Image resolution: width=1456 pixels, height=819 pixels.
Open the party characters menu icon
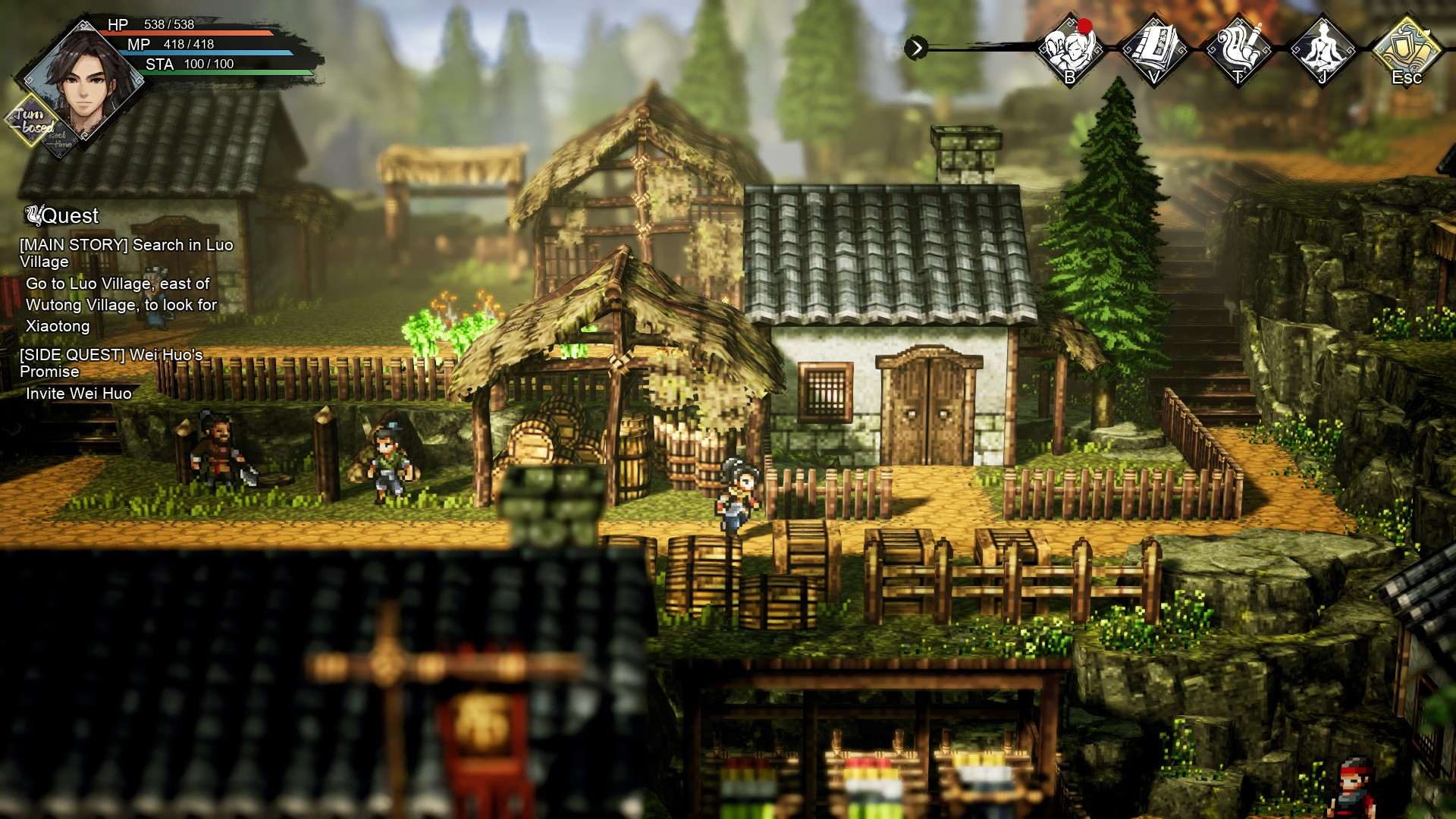1070,49
